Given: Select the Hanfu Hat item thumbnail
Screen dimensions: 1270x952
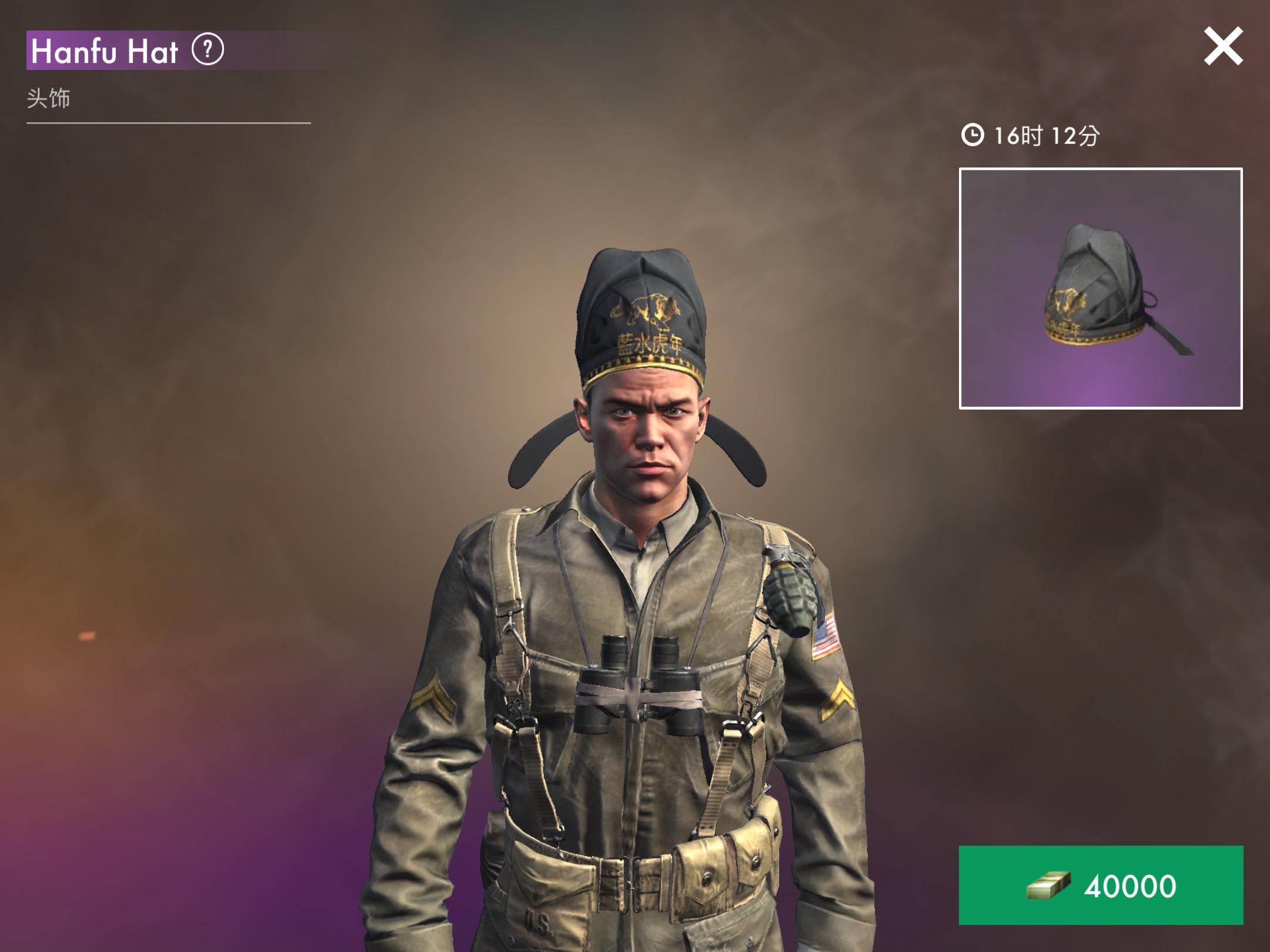Looking at the screenshot, I should [x=1101, y=289].
